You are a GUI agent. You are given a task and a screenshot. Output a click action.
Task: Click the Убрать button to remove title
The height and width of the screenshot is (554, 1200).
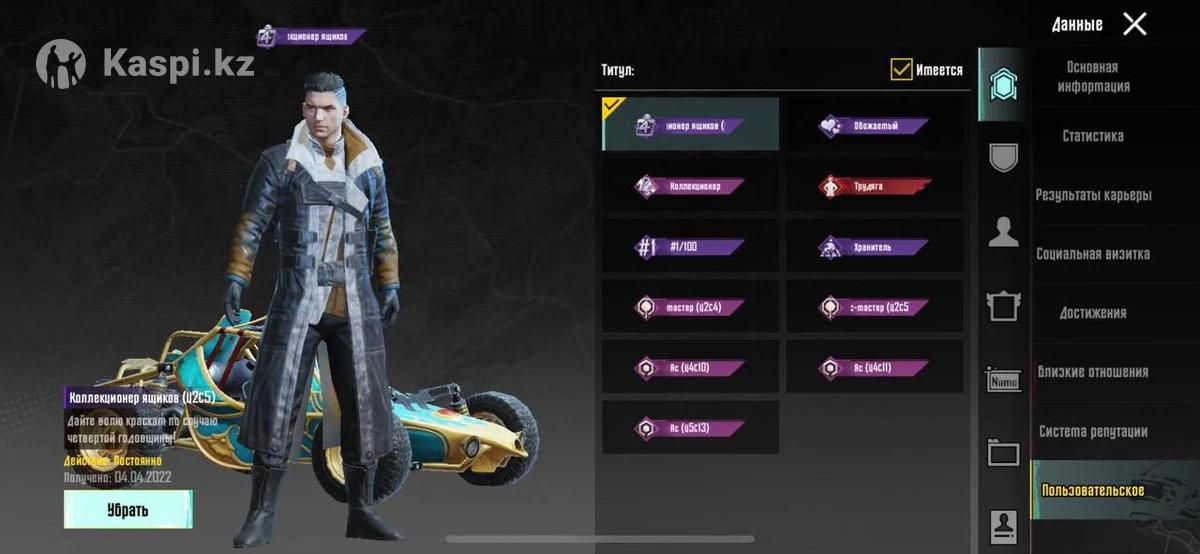(x=127, y=509)
